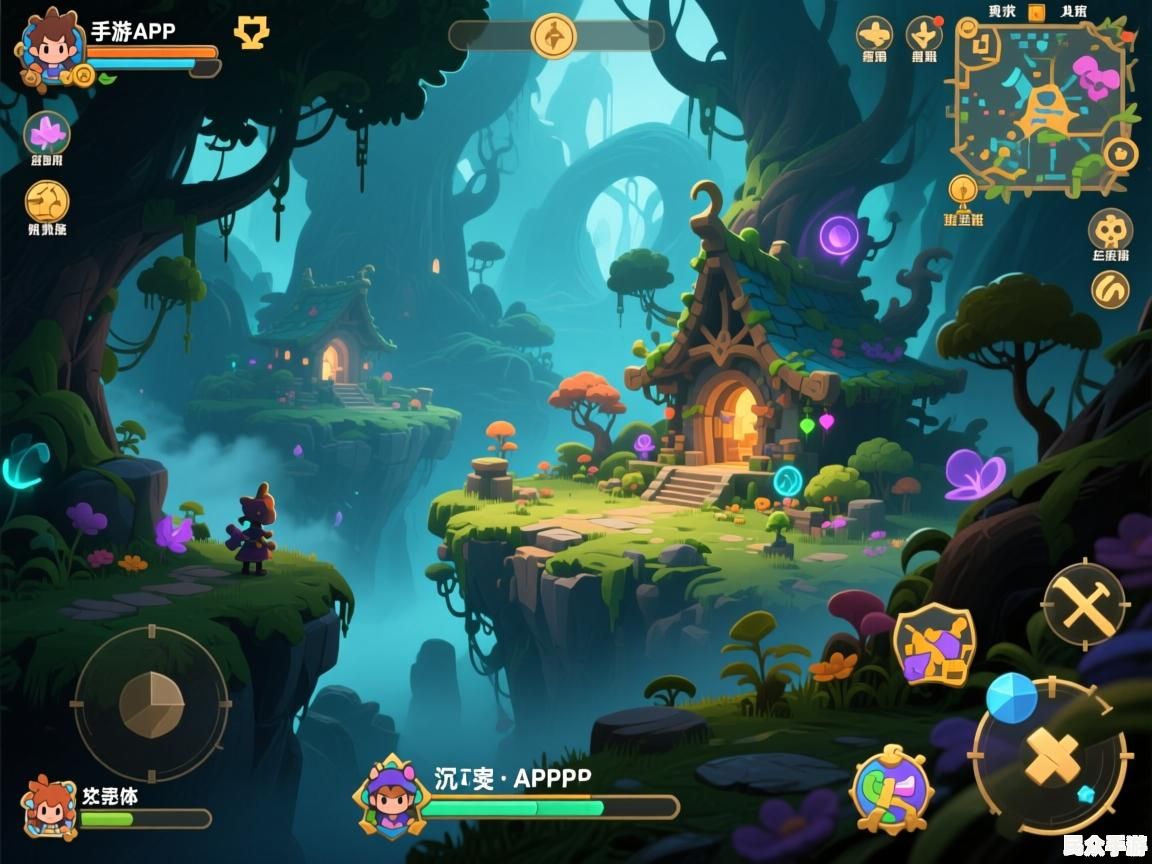Tap the gold compass emblem at top center
This screenshot has height=864, width=1152.
(x=555, y=36)
